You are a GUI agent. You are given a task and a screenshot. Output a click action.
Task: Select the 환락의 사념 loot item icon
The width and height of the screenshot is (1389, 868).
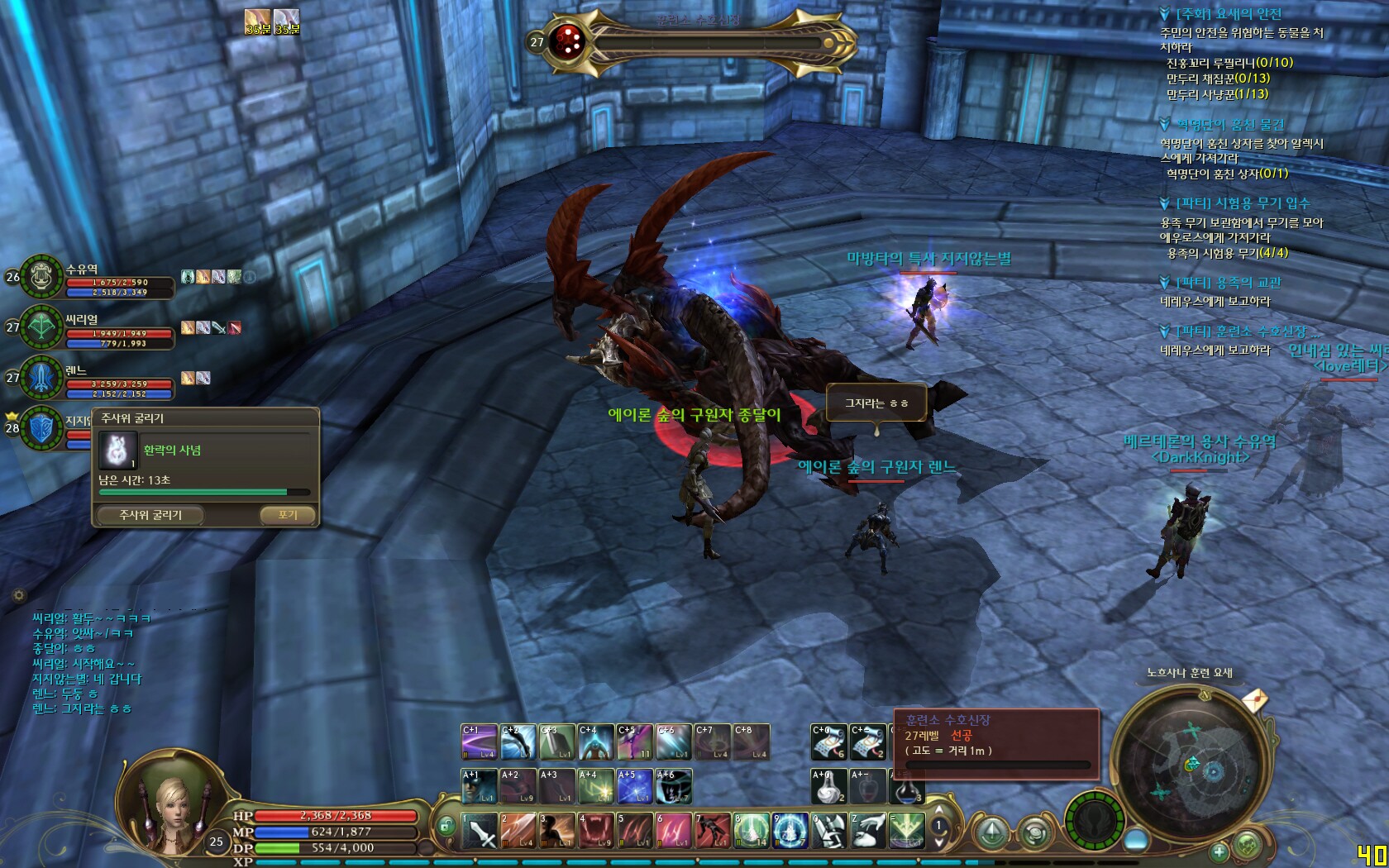point(117,451)
